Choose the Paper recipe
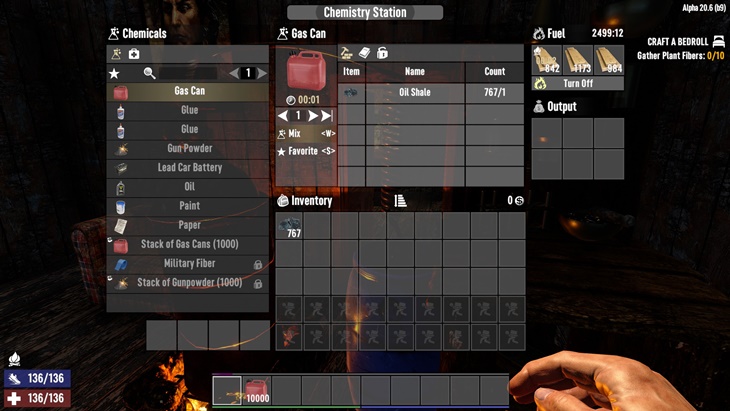Viewport: 730px width, 411px height. (188, 225)
